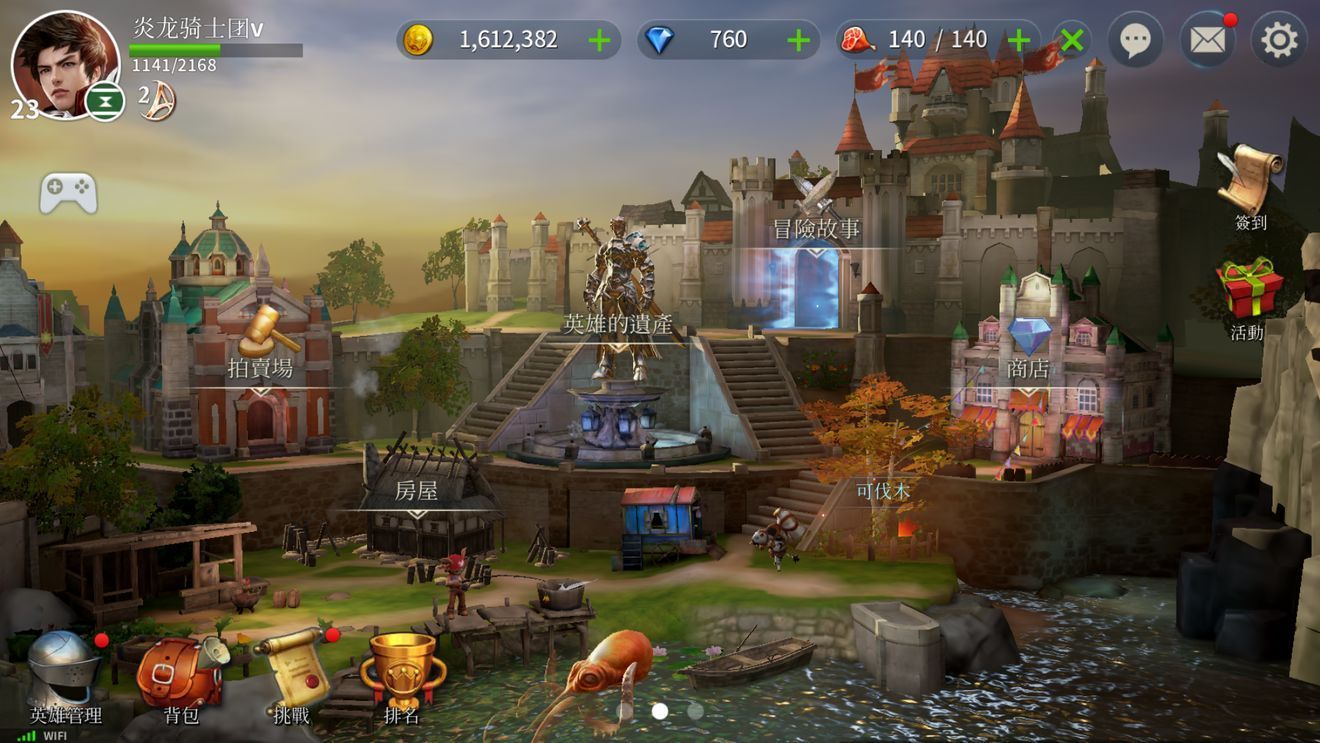Add more gold coins

point(599,40)
